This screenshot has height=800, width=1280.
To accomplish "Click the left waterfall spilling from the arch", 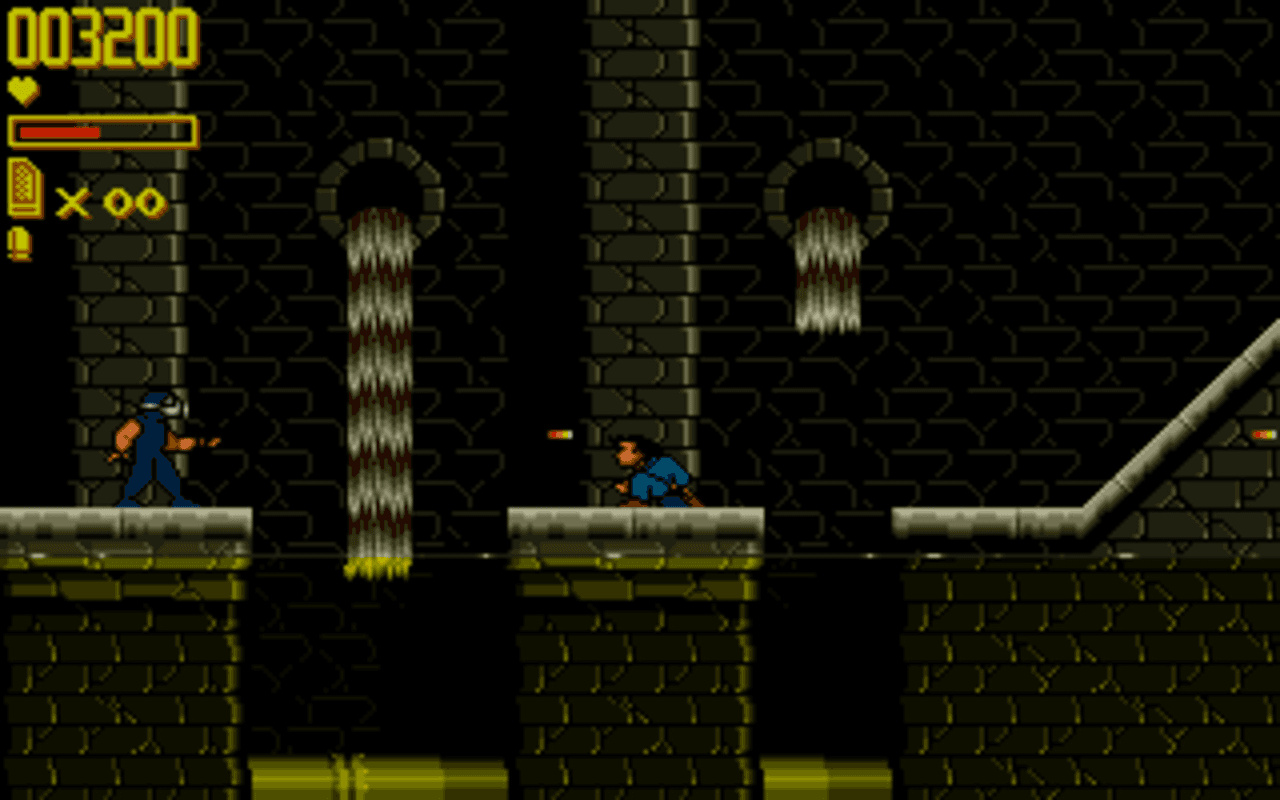I will click(377, 380).
